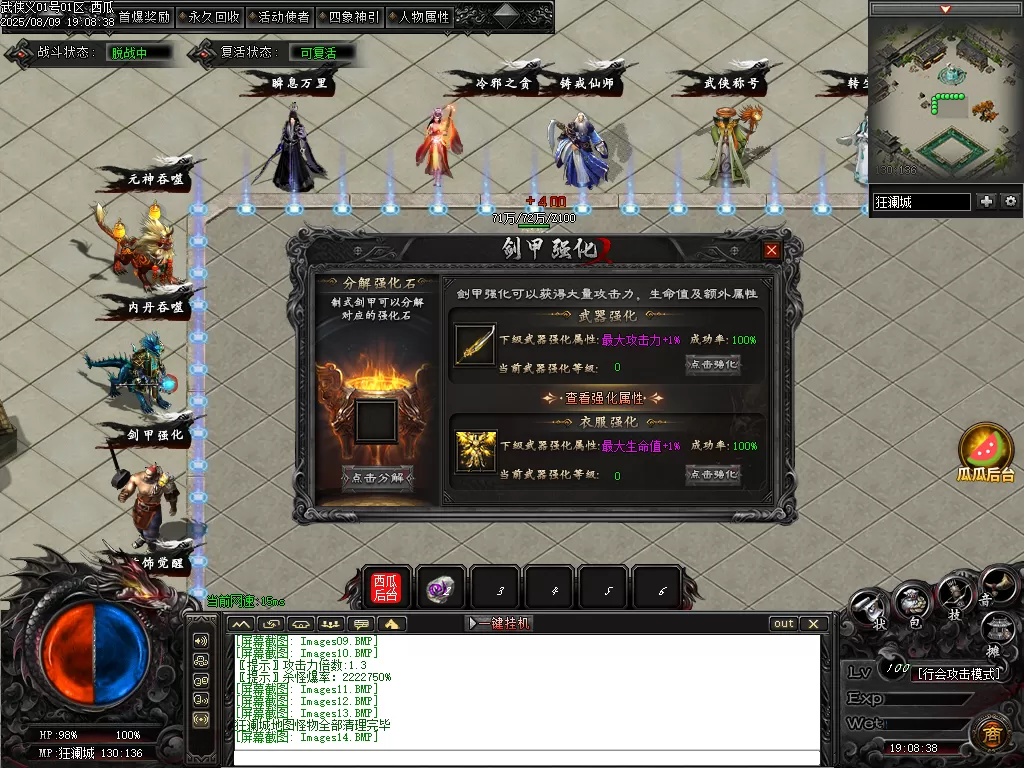This screenshot has height=768, width=1024.
Task: Click 点击强化 for weapon enhancement
Action: pyautogui.click(x=713, y=365)
